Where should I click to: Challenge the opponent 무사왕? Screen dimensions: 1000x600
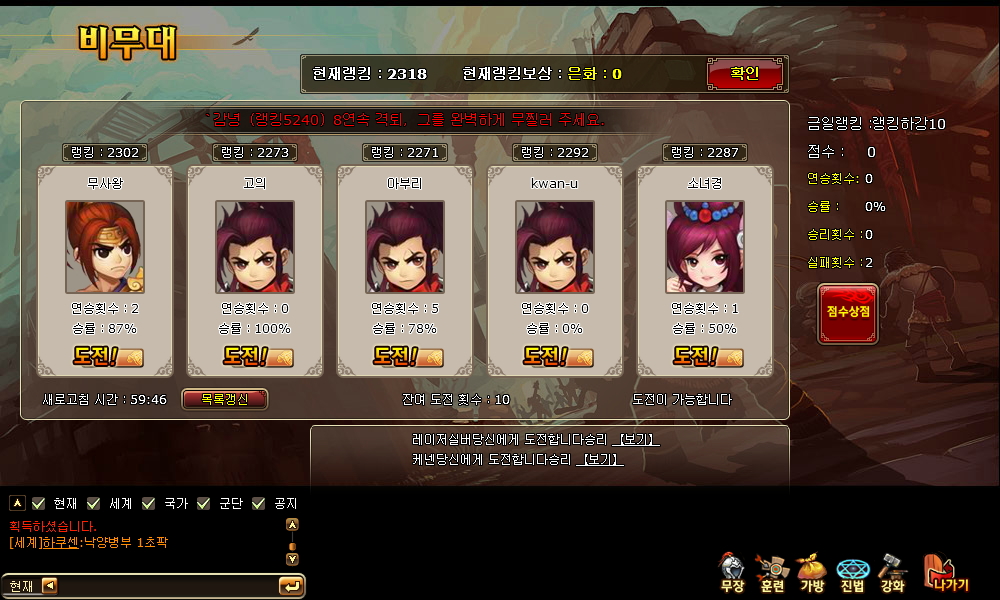click(x=107, y=355)
